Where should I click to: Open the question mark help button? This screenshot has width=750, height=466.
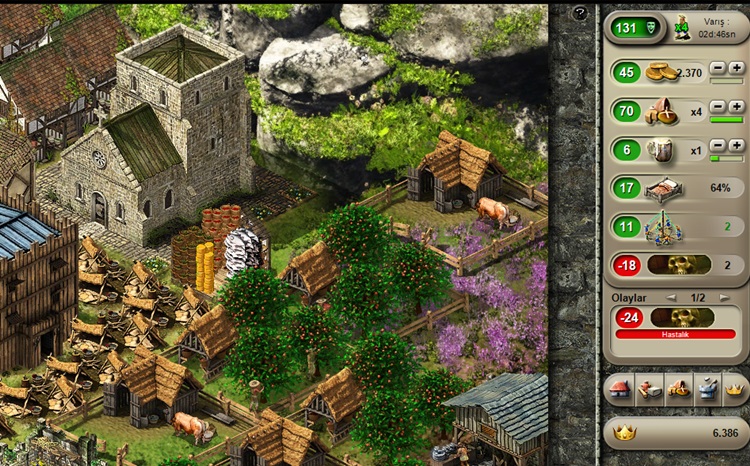click(x=580, y=14)
